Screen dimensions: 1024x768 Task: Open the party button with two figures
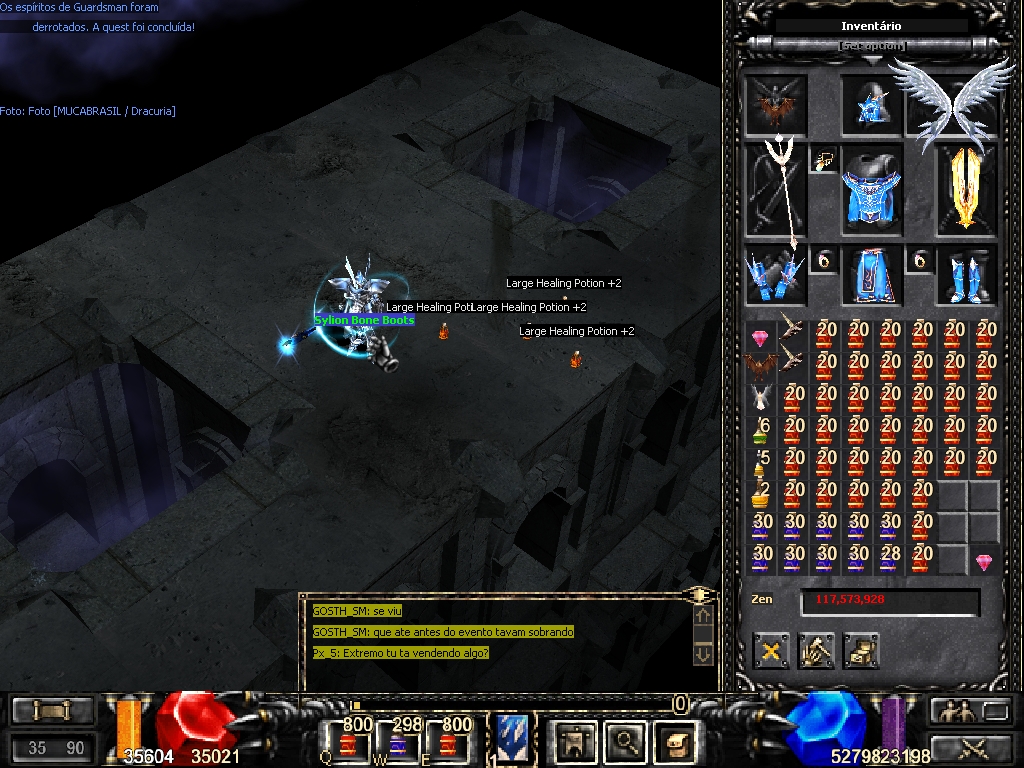tap(953, 711)
